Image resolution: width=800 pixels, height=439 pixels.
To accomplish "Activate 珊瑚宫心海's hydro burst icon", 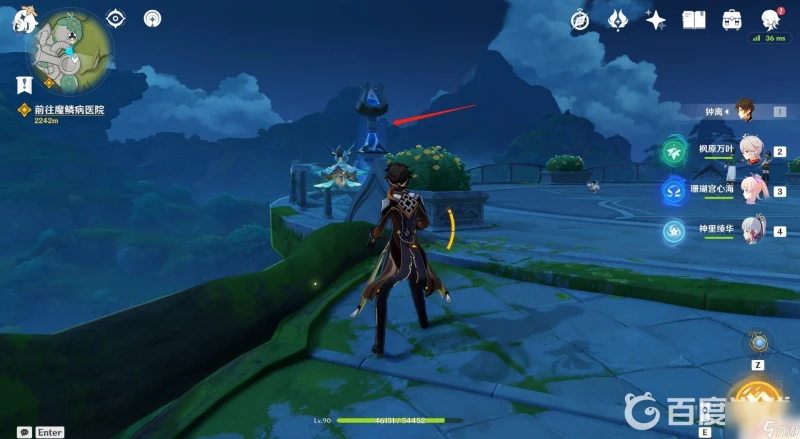I will (x=672, y=190).
